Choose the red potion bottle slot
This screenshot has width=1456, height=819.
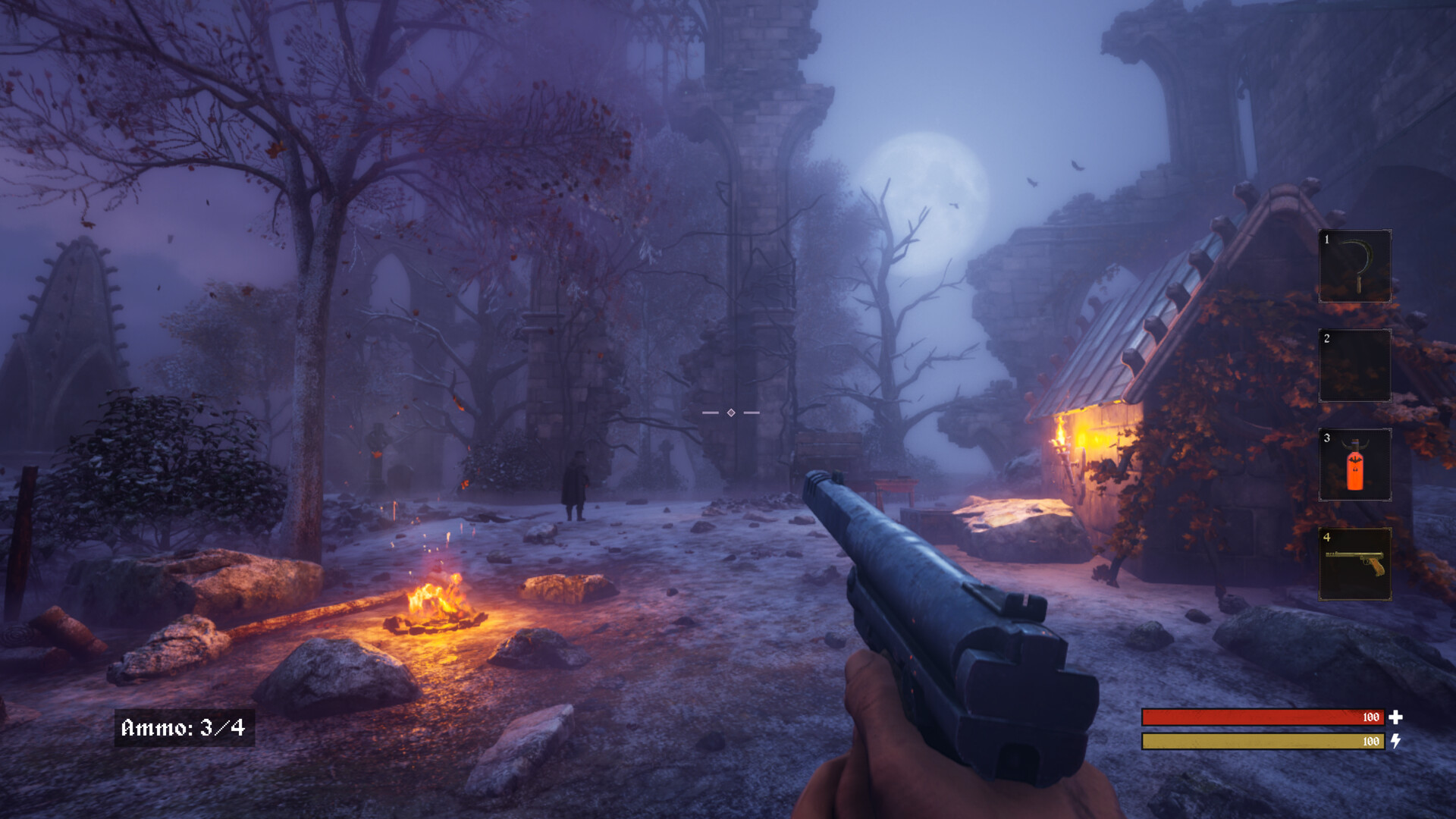click(x=1354, y=465)
